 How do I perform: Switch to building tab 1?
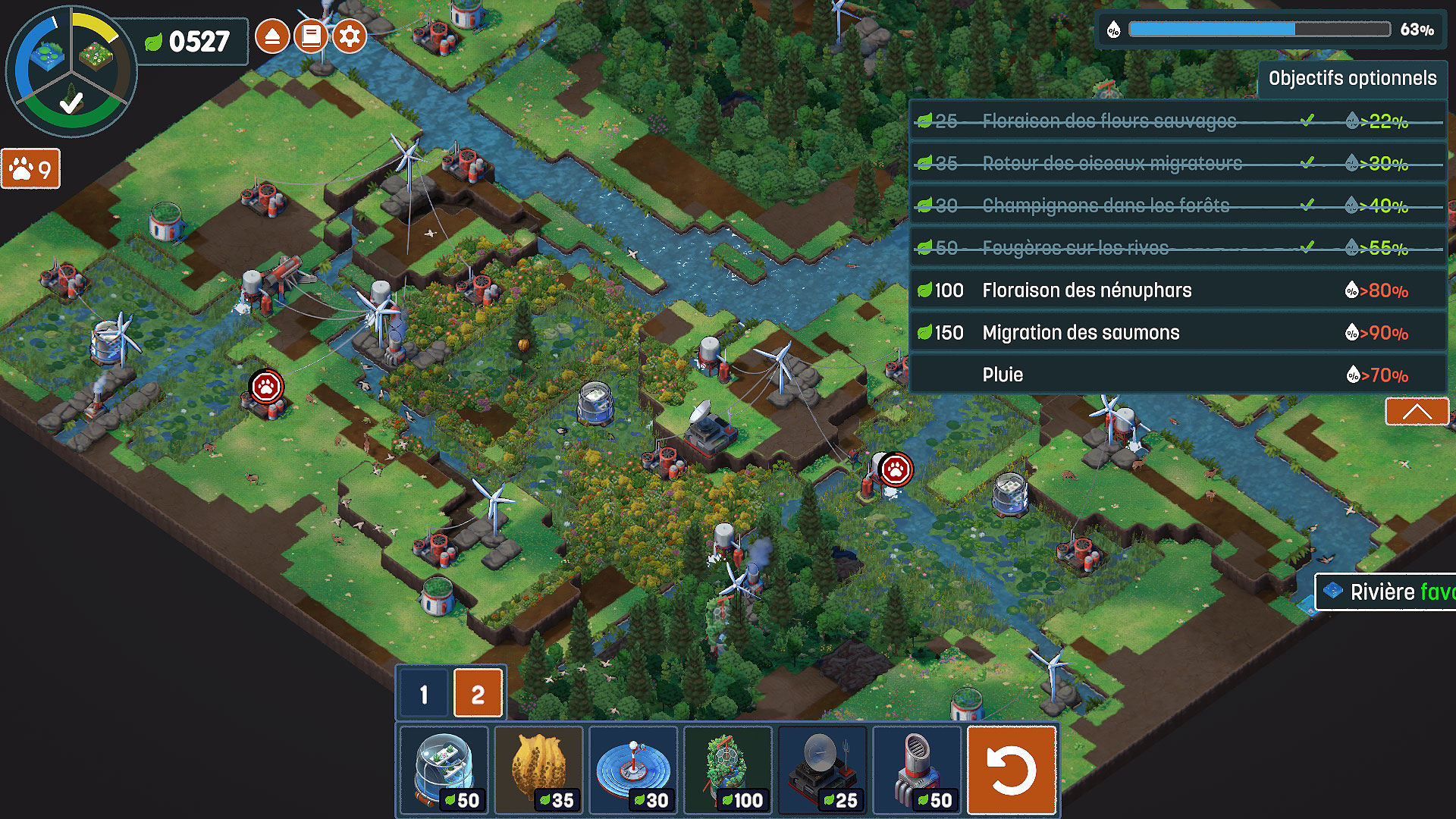coord(424,694)
